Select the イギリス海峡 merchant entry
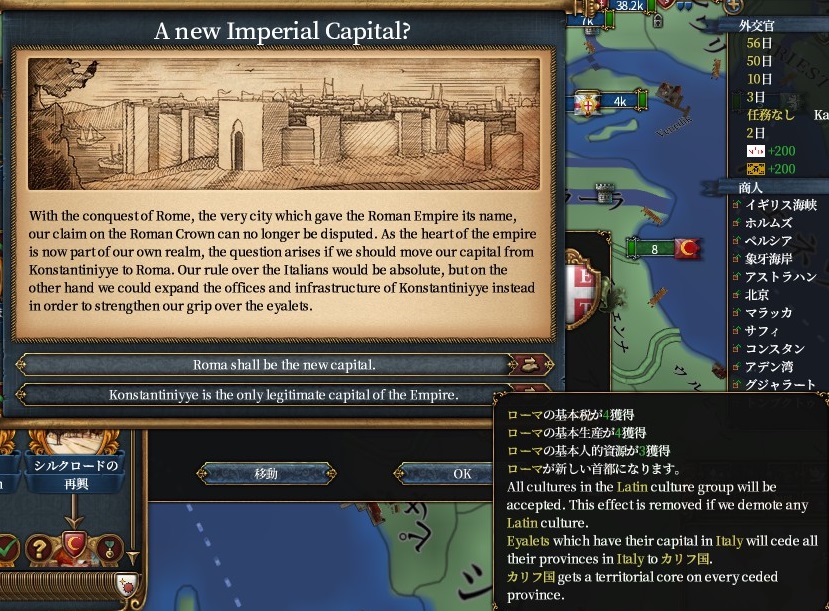 (780, 205)
